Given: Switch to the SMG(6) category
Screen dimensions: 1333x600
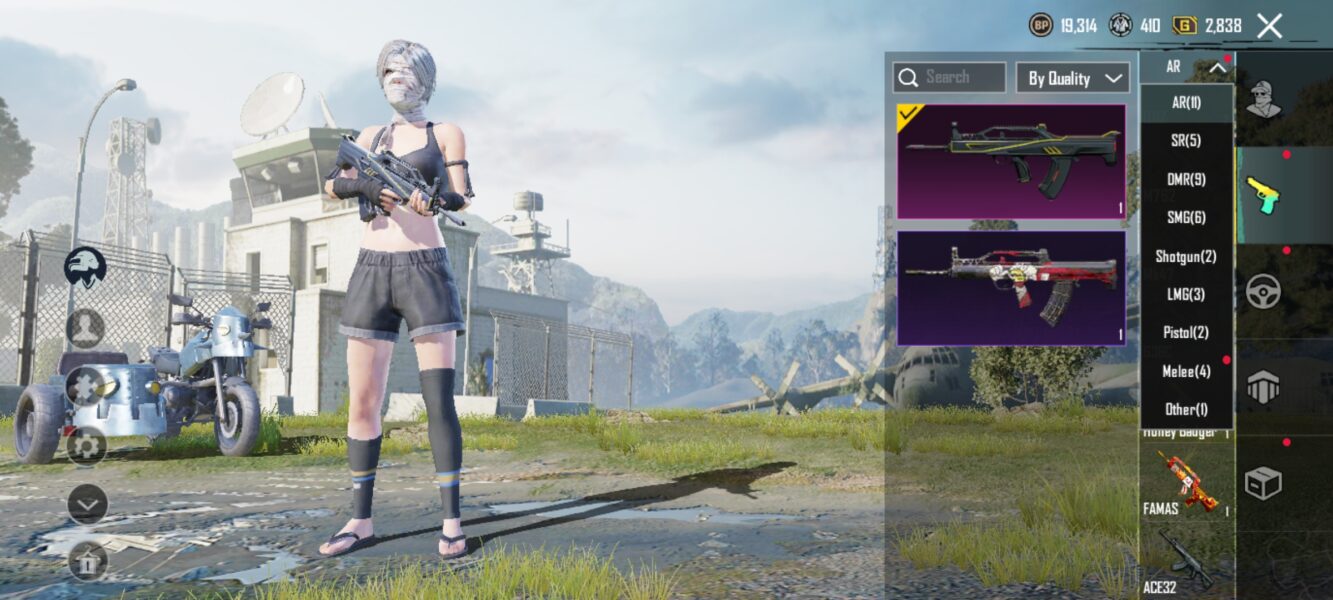Looking at the screenshot, I should click(1186, 217).
